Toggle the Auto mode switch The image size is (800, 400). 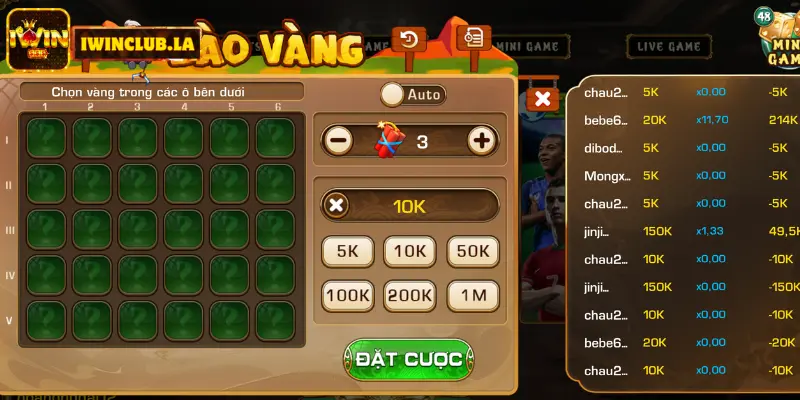393,95
